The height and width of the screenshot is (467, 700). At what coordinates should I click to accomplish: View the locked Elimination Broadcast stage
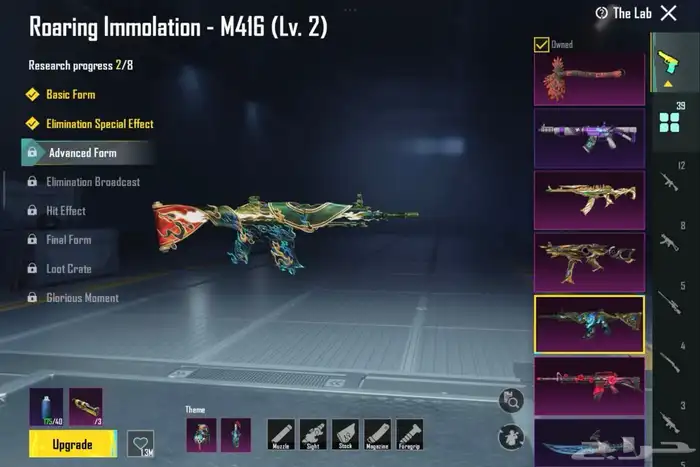pyautogui.click(x=92, y=182)
